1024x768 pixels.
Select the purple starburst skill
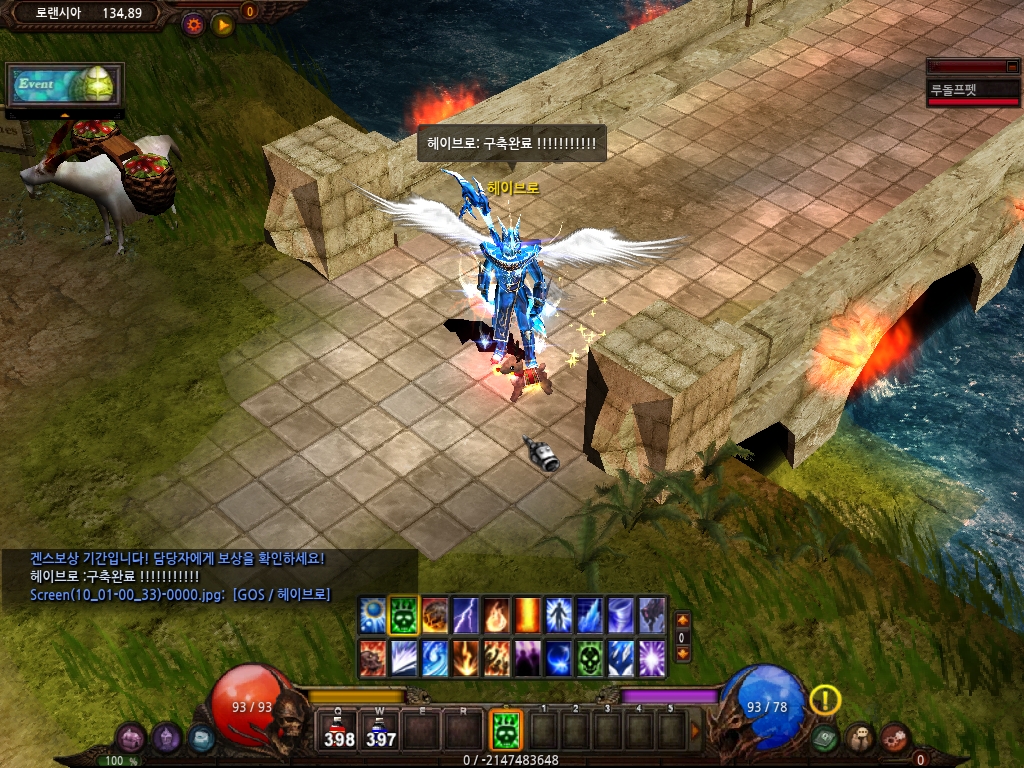[652, 657]
